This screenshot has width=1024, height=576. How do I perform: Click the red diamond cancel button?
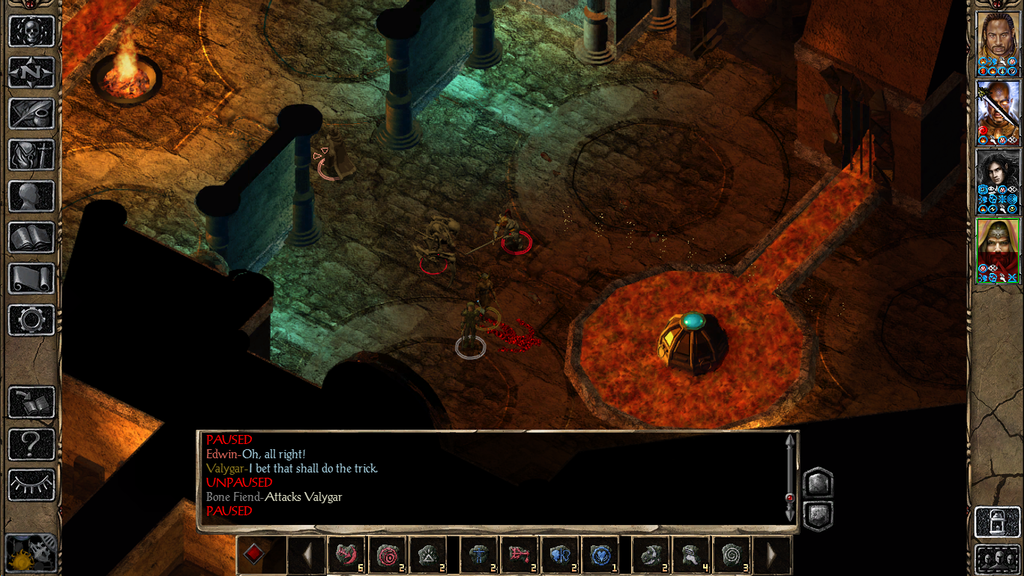(x=255, y=553)
